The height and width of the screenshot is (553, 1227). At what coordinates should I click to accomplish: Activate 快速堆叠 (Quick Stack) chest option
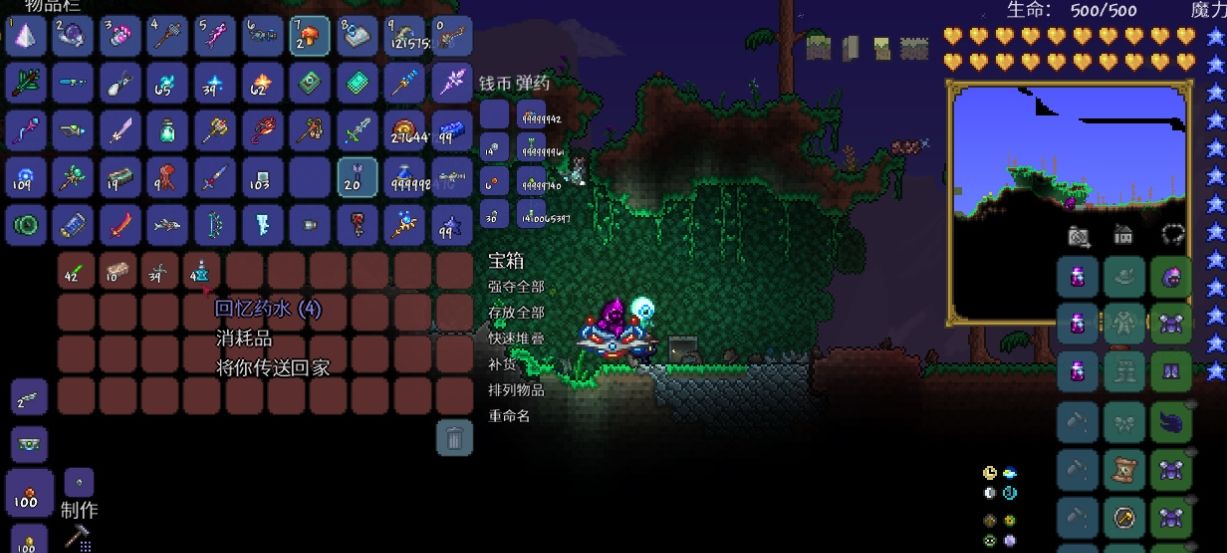click(516, 339)
